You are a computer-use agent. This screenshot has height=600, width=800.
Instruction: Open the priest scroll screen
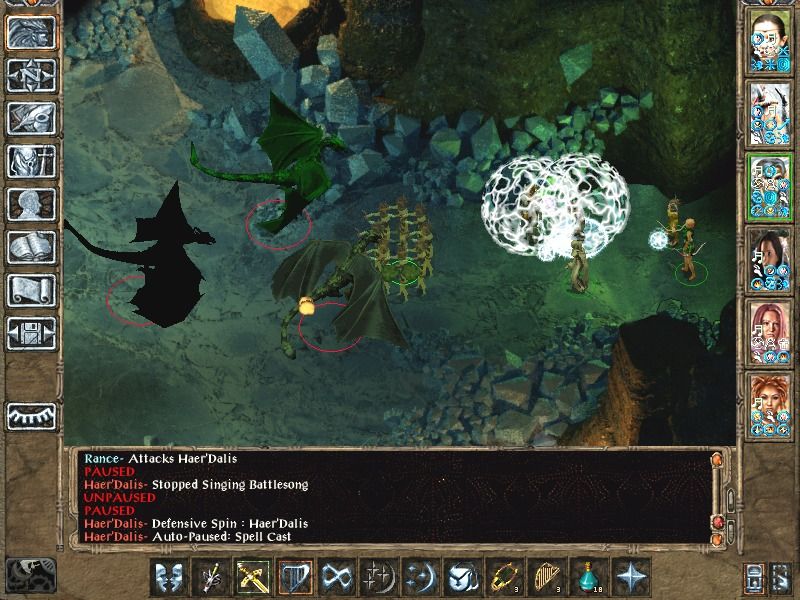(31, 290)
